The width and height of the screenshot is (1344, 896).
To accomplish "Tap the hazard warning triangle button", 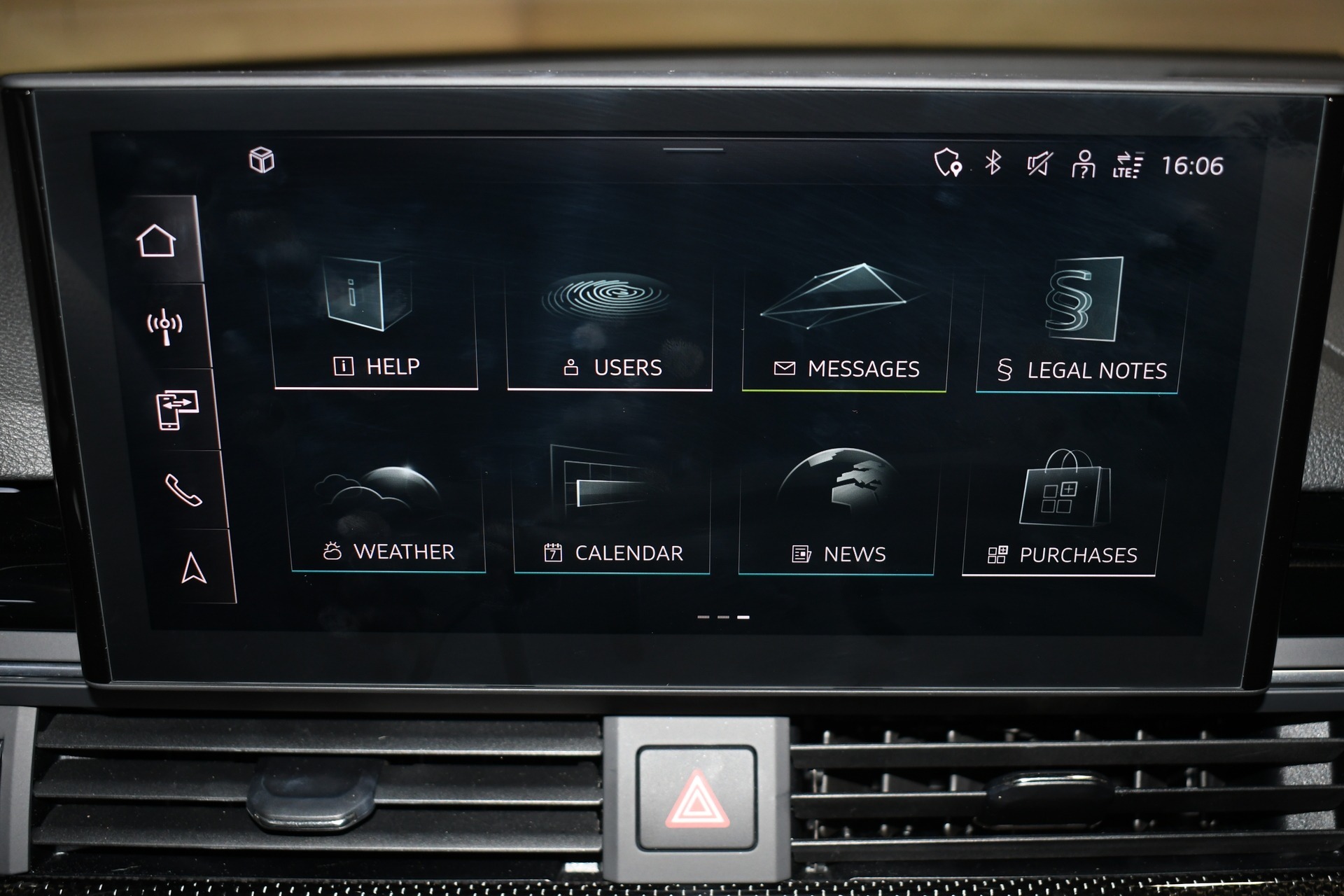I will (696, 798).
